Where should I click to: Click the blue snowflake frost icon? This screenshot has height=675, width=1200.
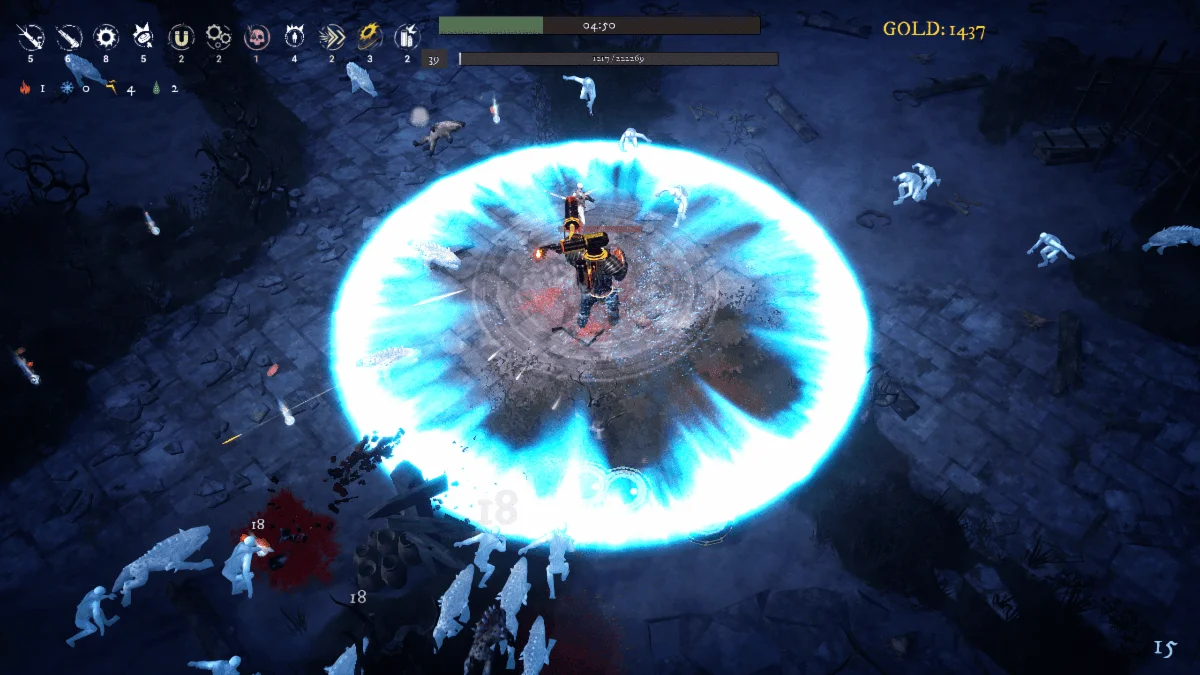tap(68, 88)
